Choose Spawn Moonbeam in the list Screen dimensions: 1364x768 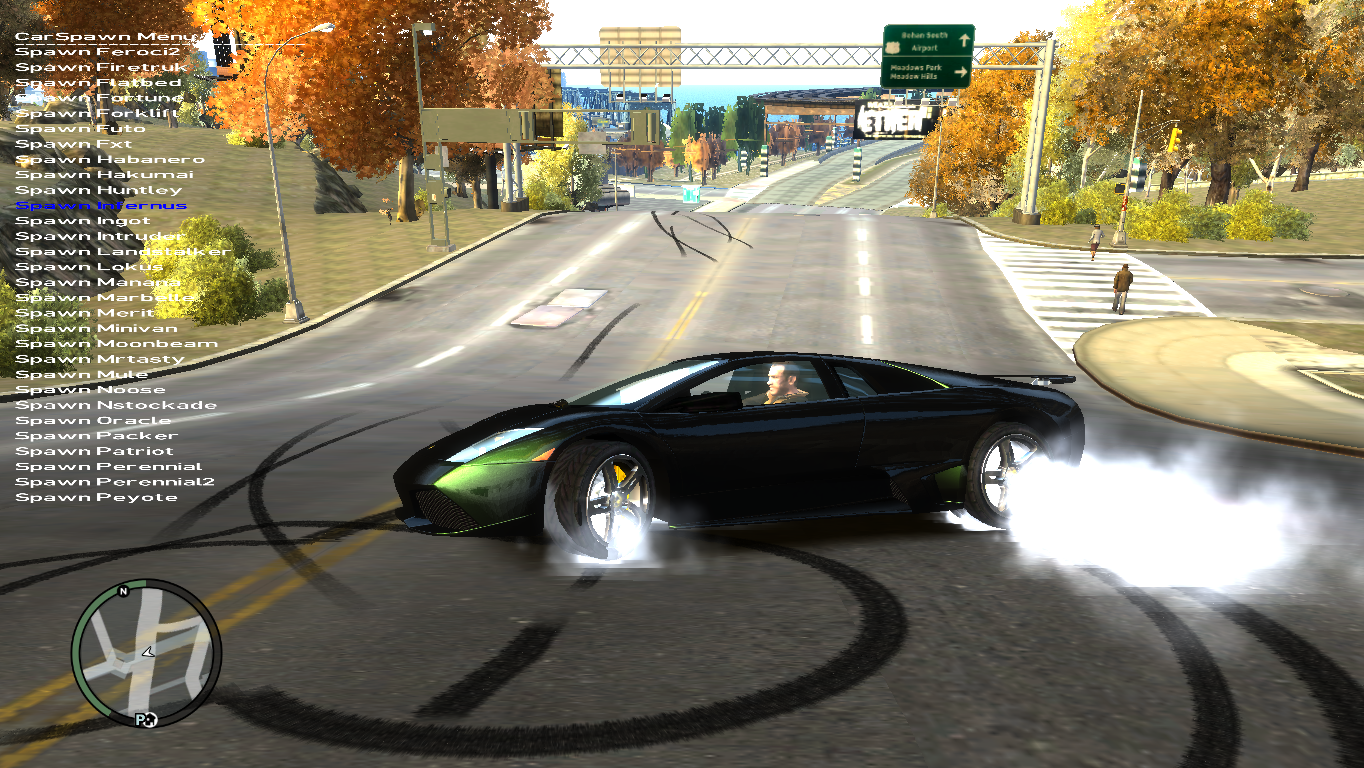click(116, 344)
